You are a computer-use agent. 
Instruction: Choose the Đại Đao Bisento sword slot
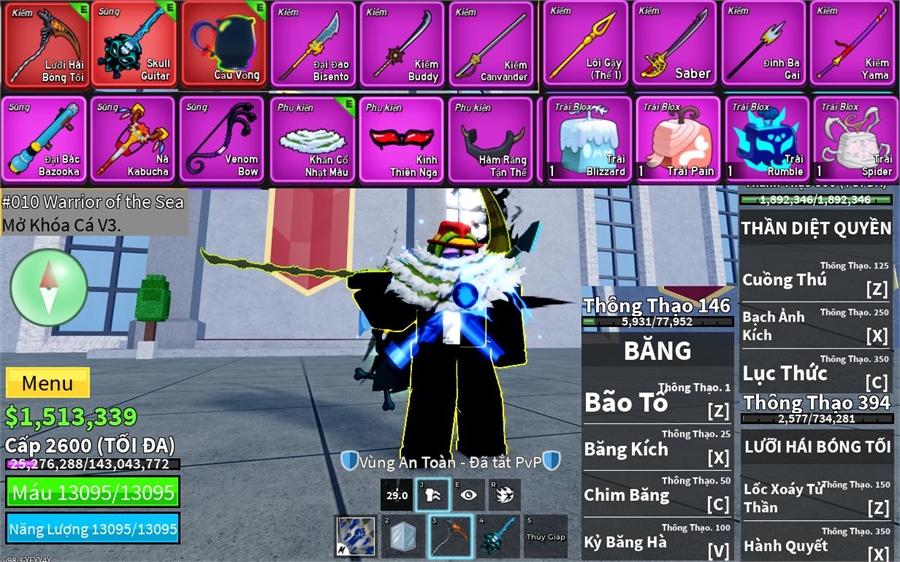313,44
